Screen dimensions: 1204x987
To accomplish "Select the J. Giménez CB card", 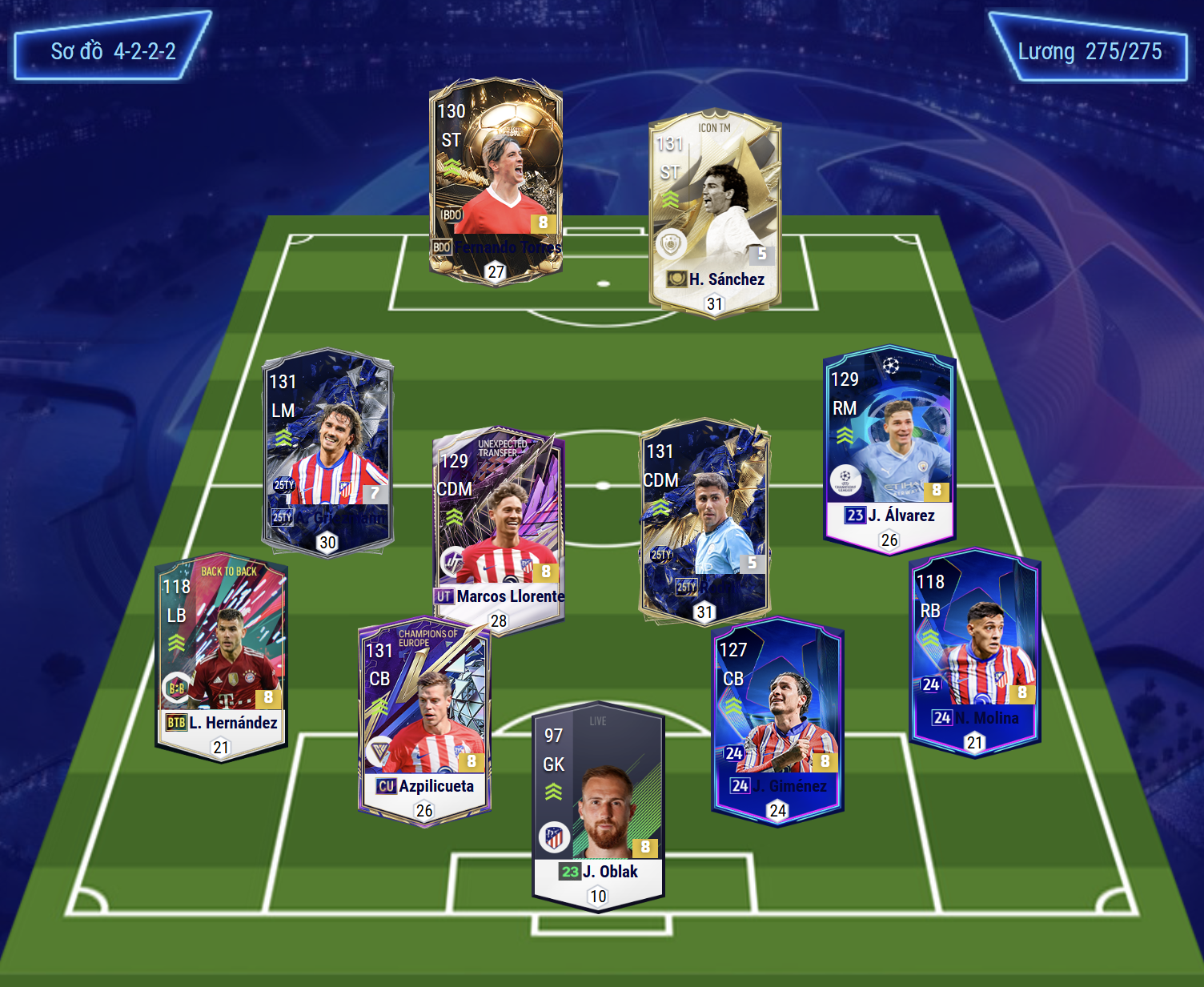I will click(x=777, y=720).
